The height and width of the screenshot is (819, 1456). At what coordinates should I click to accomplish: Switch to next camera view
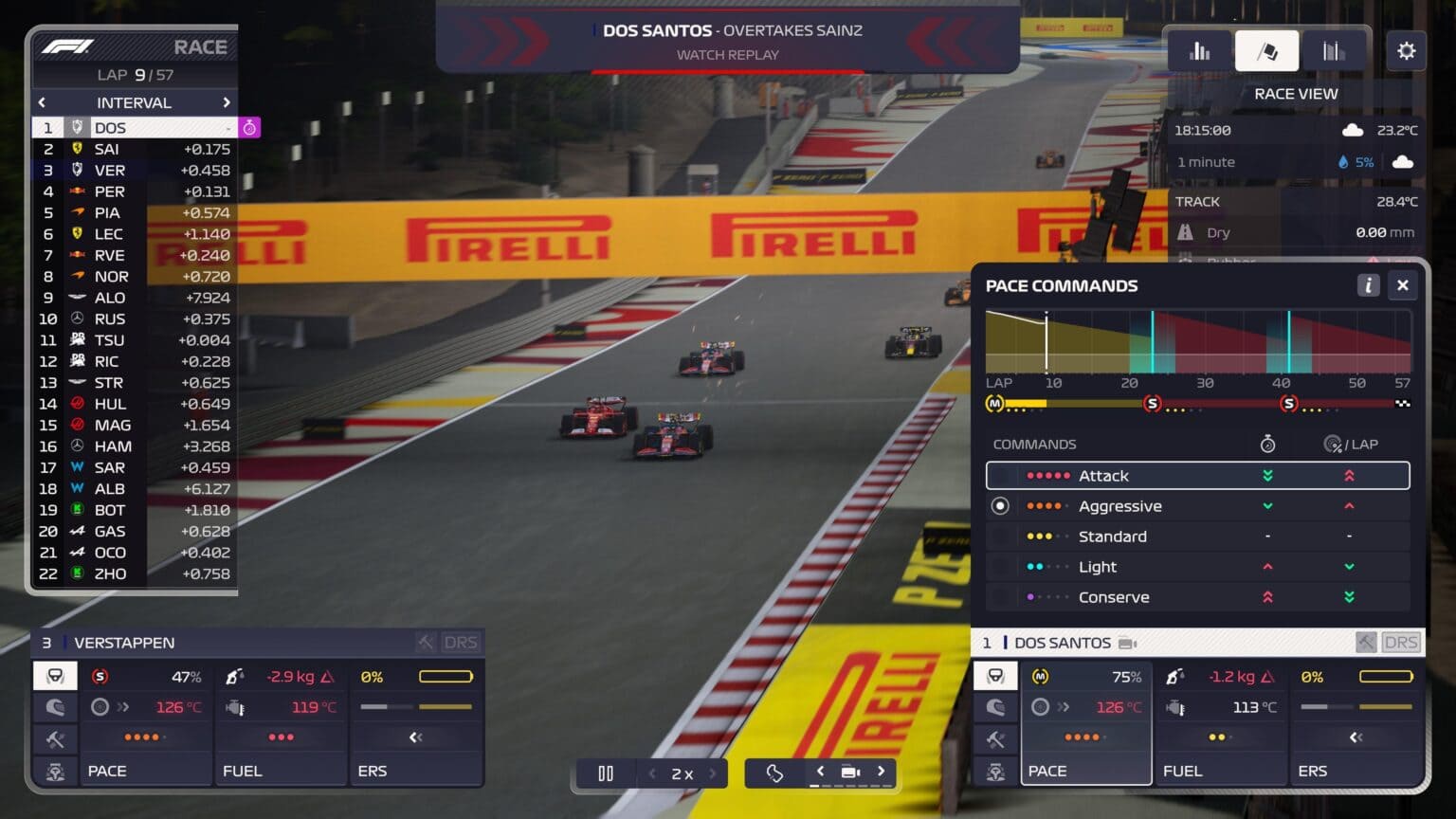881,772
